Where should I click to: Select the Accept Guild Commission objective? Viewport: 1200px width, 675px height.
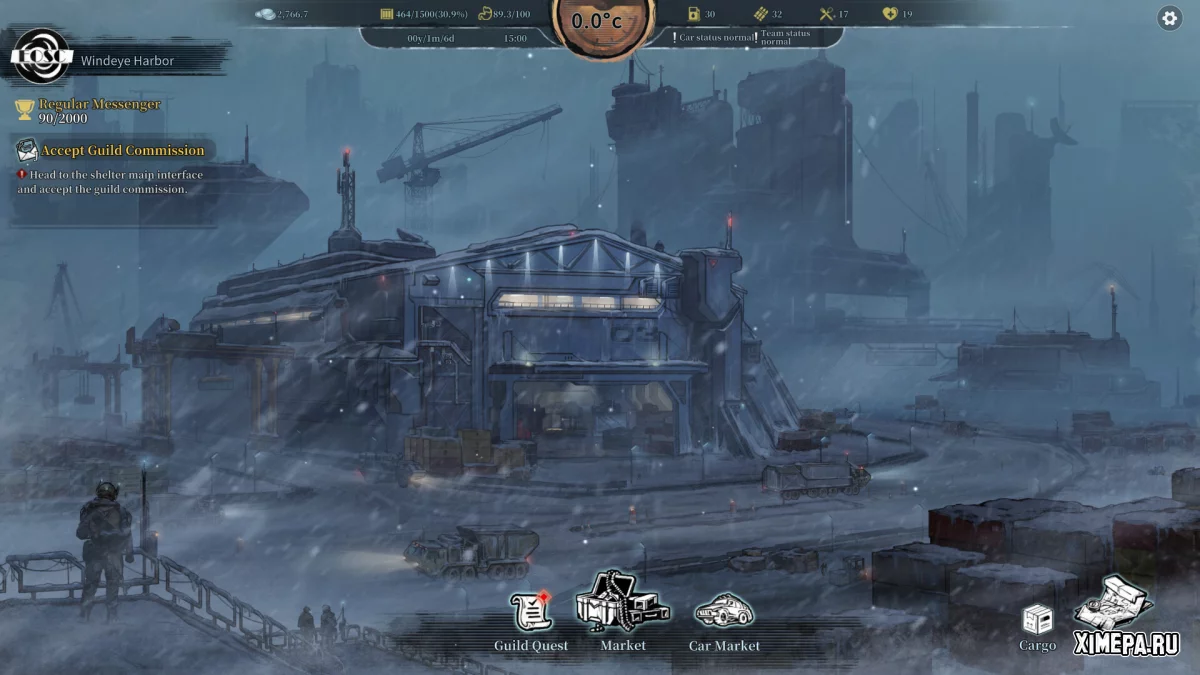(122, 151)
